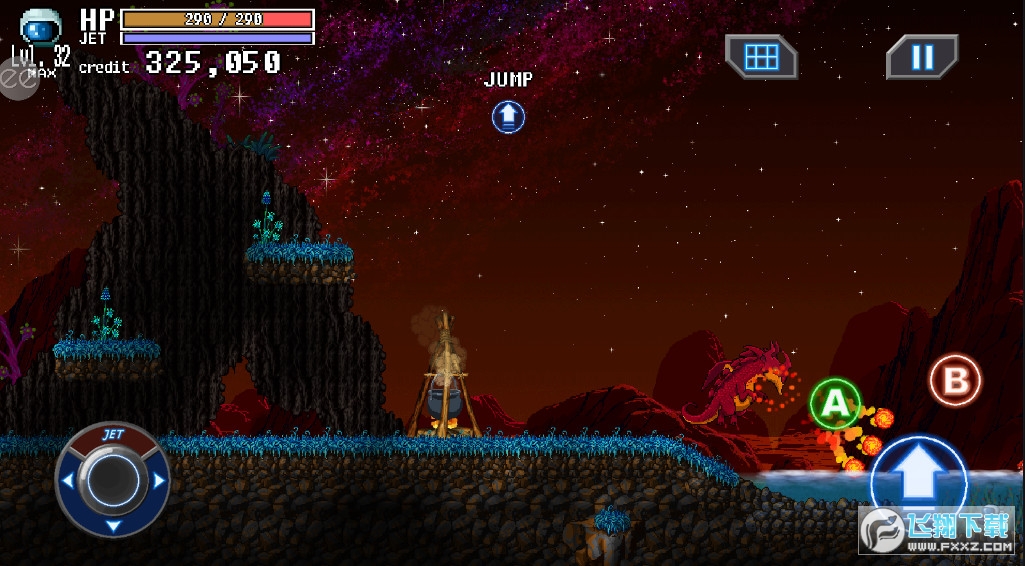This screenshot has height=566, width=1025.
Task: Hit the large blue up-arrow jump button
Action: point(918,478)
